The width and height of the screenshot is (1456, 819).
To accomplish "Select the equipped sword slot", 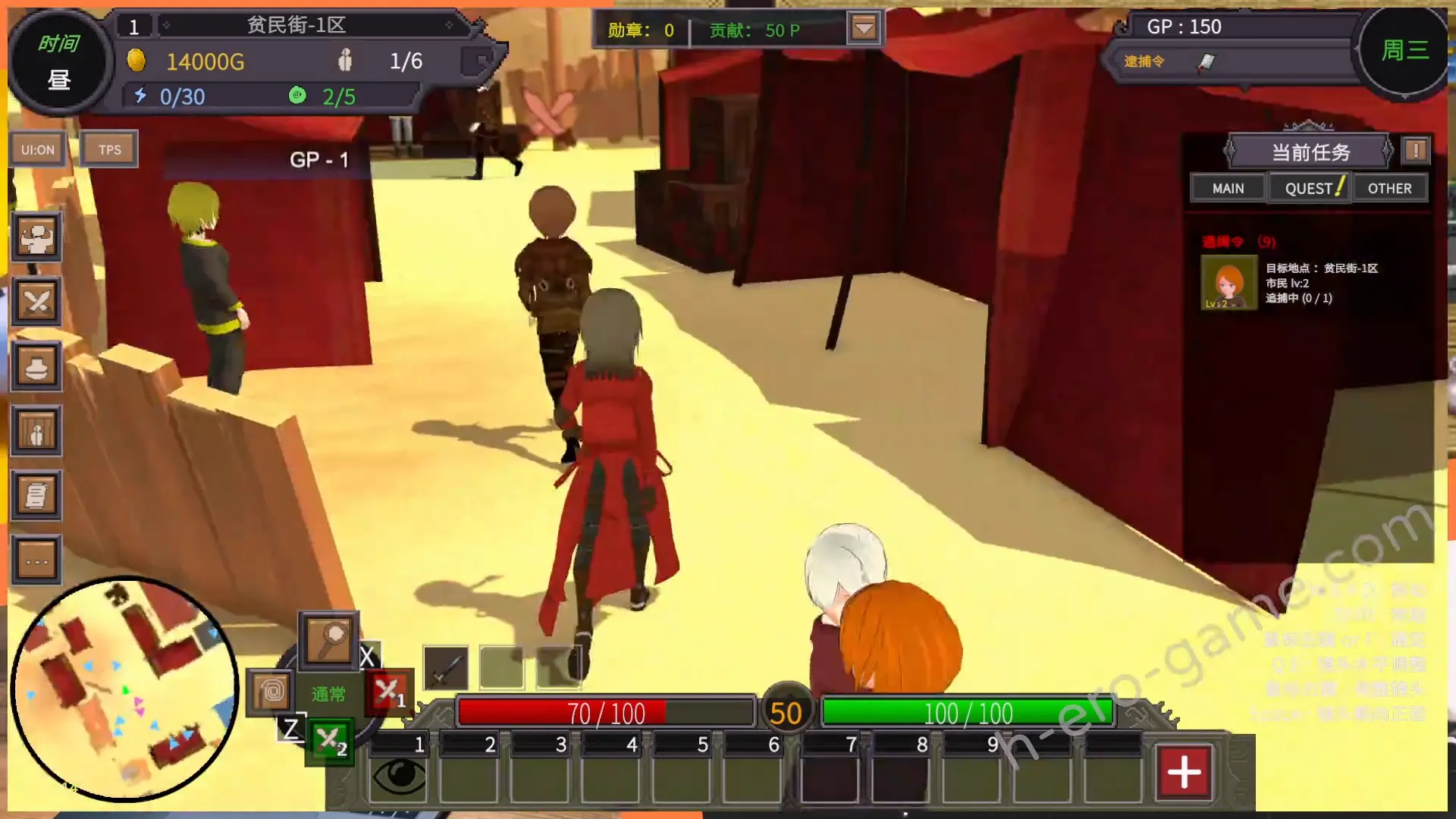I will pos(446,668).
